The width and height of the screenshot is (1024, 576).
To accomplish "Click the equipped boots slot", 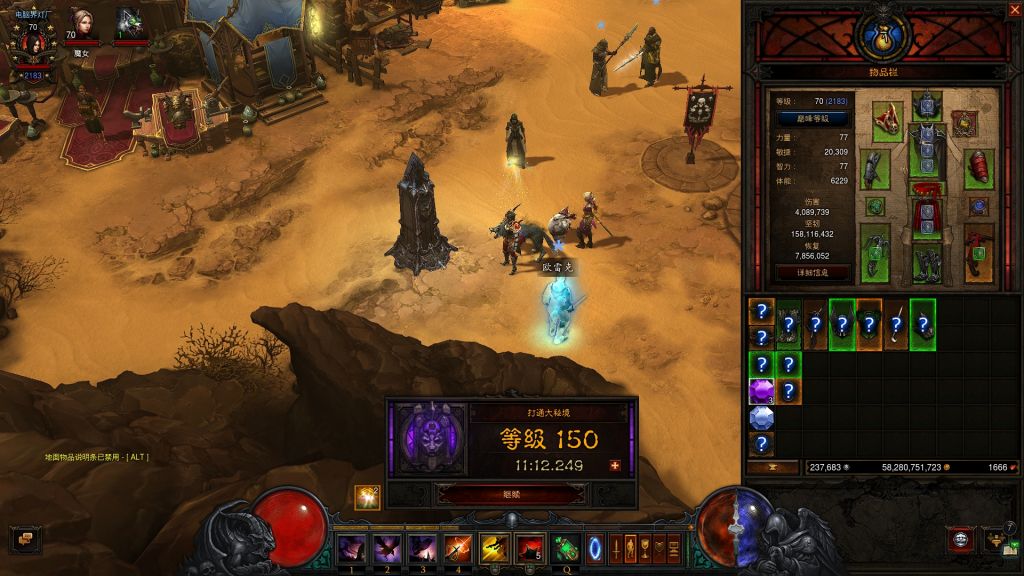I will click(926, 263).
